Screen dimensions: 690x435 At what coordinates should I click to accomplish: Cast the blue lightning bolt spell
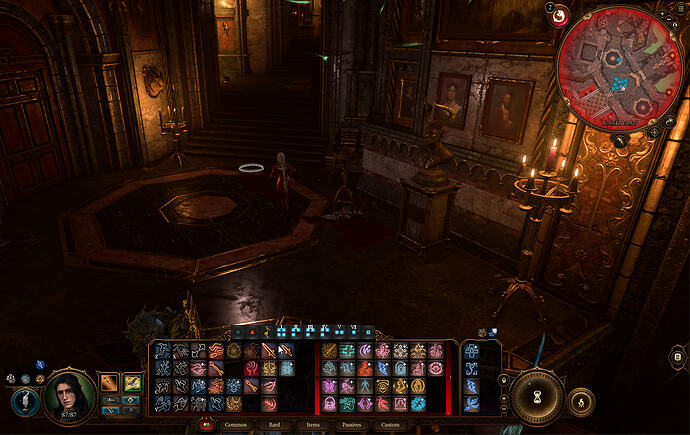[383, 368]
